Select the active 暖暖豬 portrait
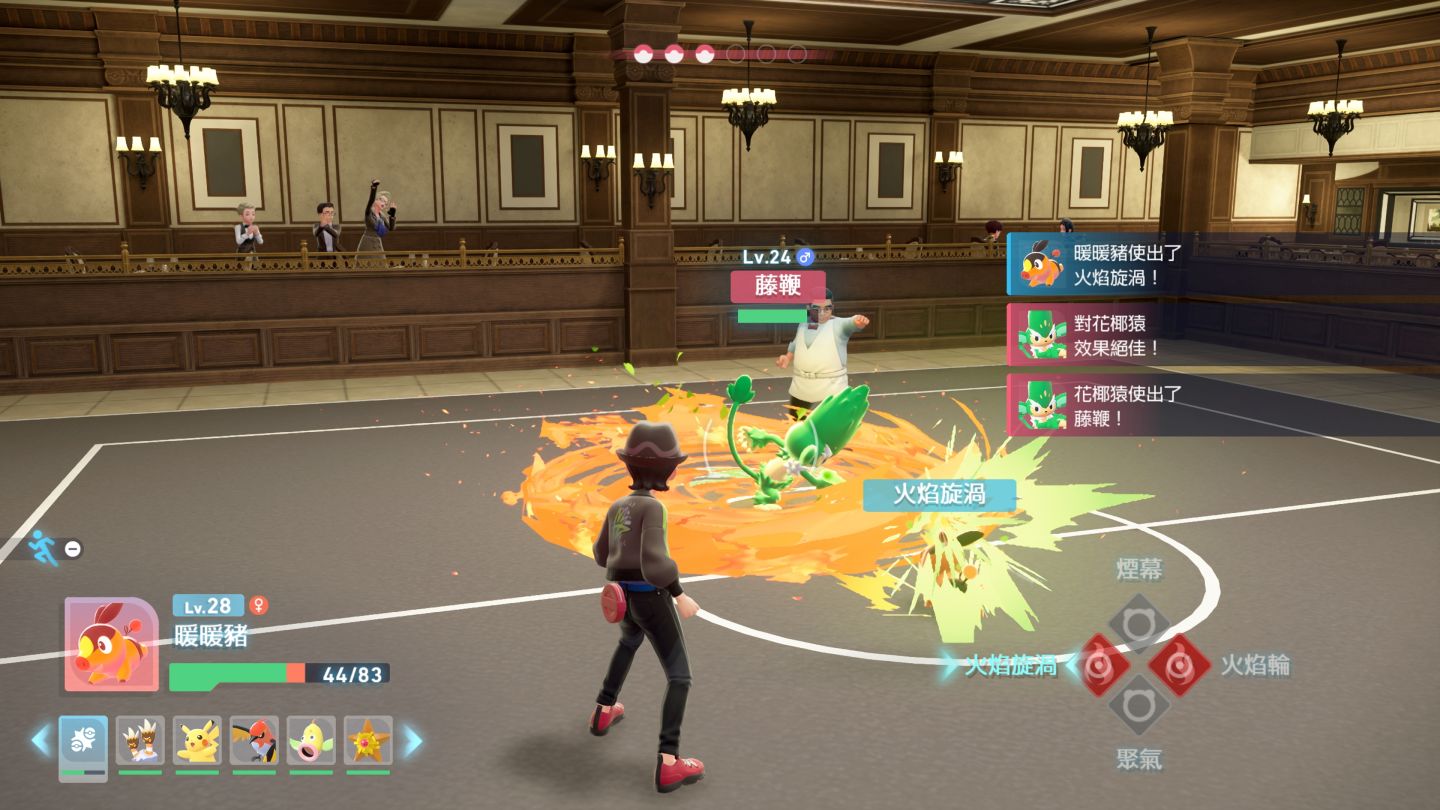The width and height of the screenshot is (1440, 810). pos(111,645)
